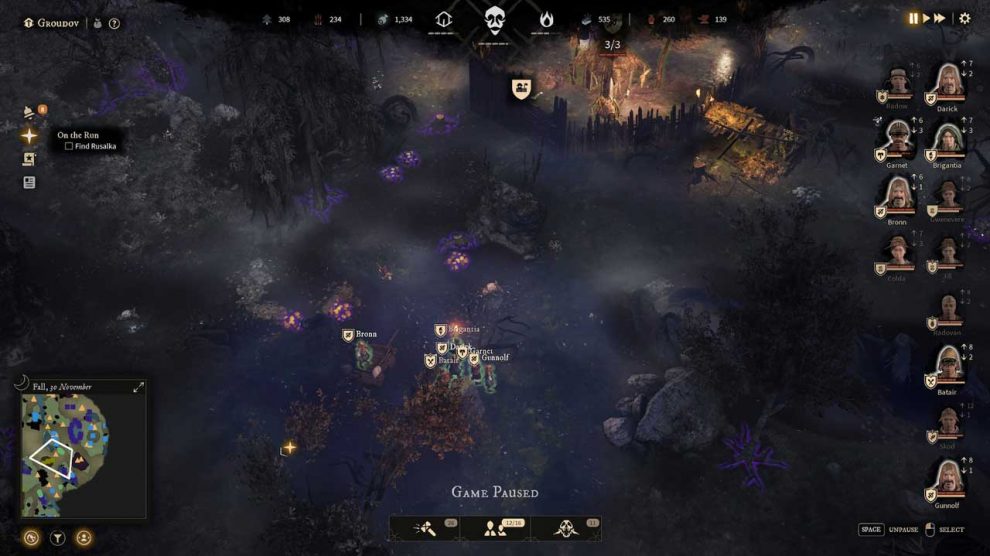Toggle the pause button
This screenshot has height=556, width=990.
coord(913,18)
